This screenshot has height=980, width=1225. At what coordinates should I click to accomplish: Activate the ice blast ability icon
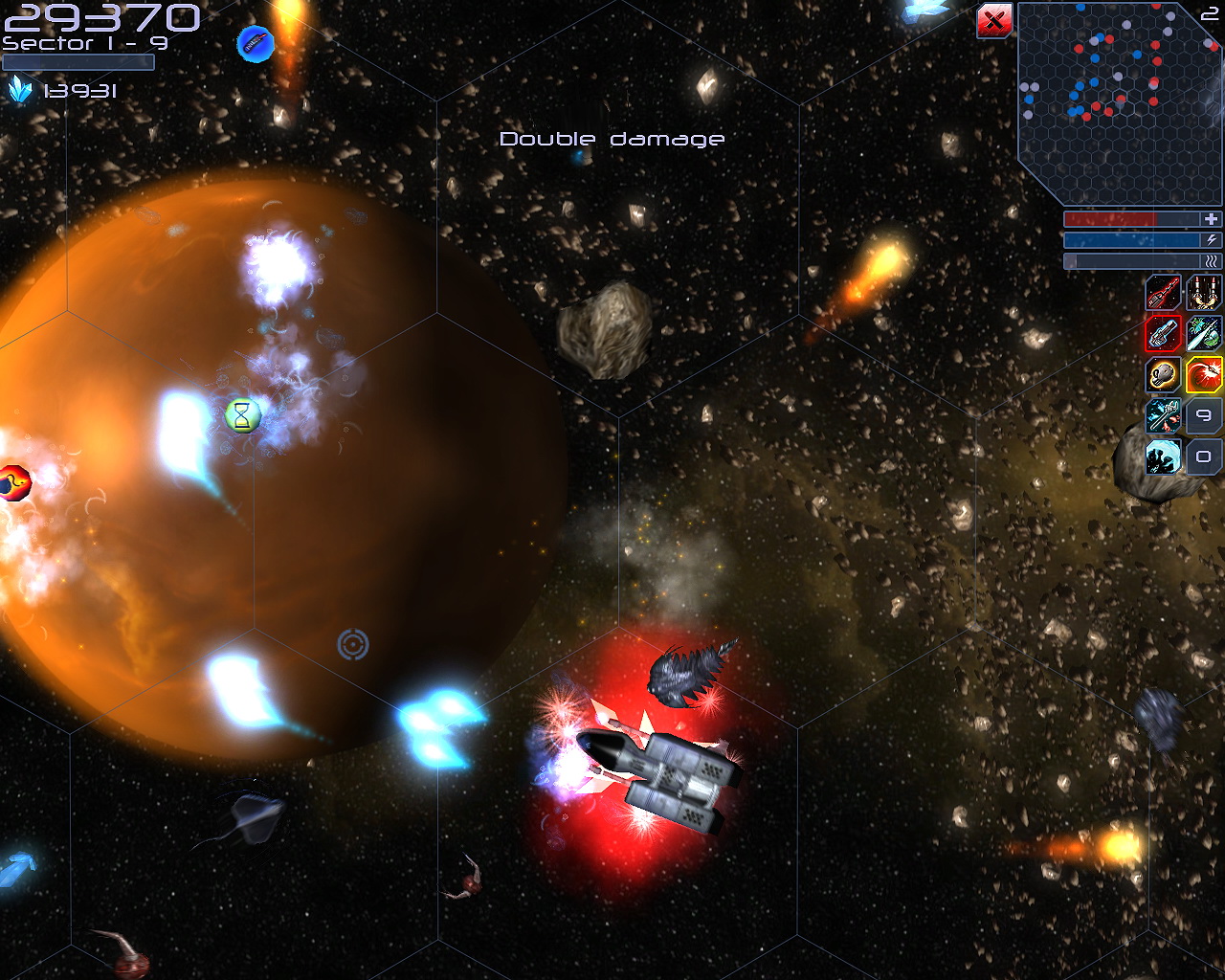(x=1163, y=457)
